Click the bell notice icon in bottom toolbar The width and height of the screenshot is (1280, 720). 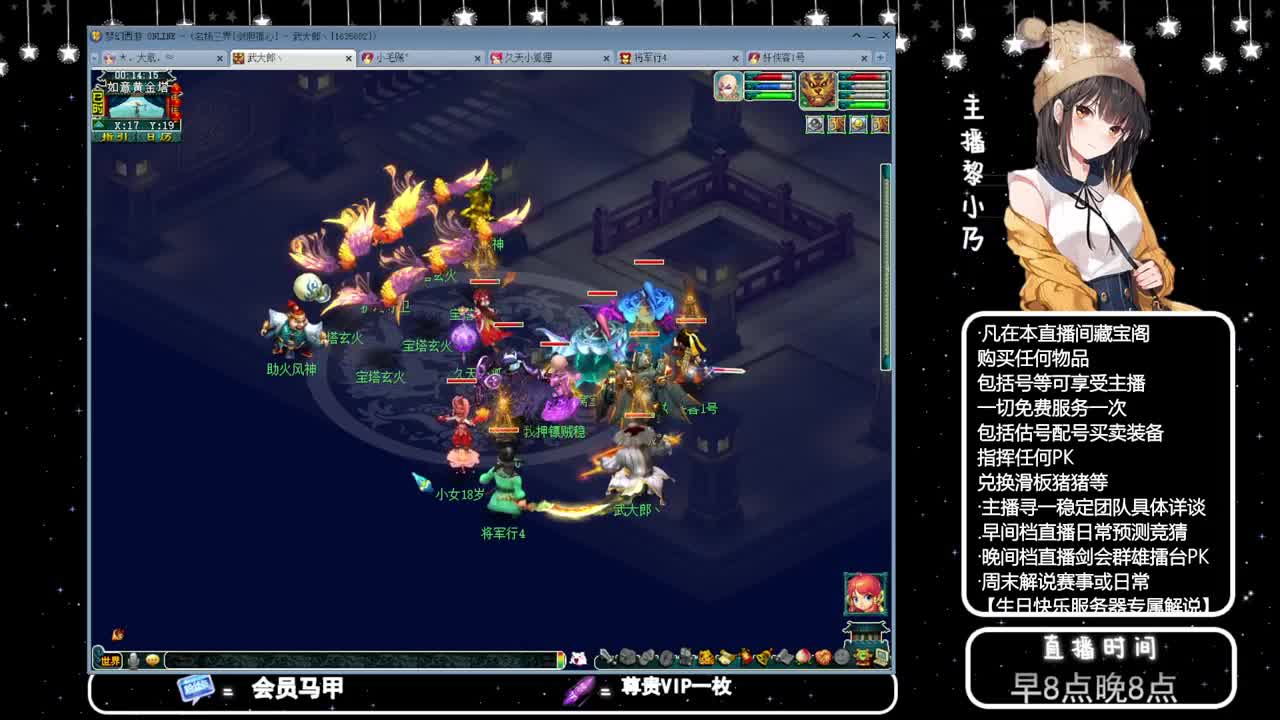tap(763, 655)
